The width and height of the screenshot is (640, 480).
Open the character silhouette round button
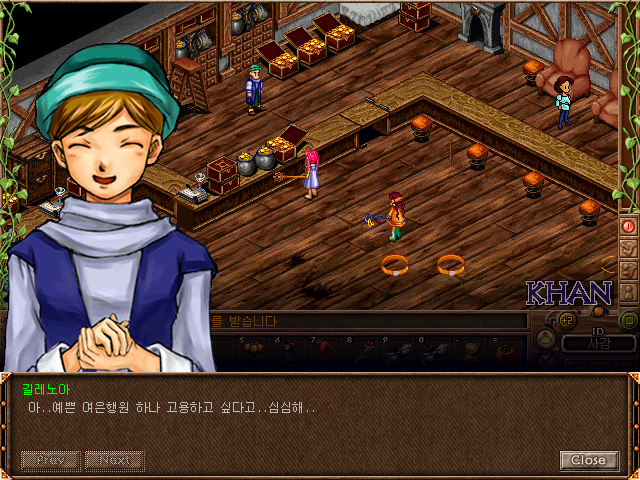click(x=546, y=339)
